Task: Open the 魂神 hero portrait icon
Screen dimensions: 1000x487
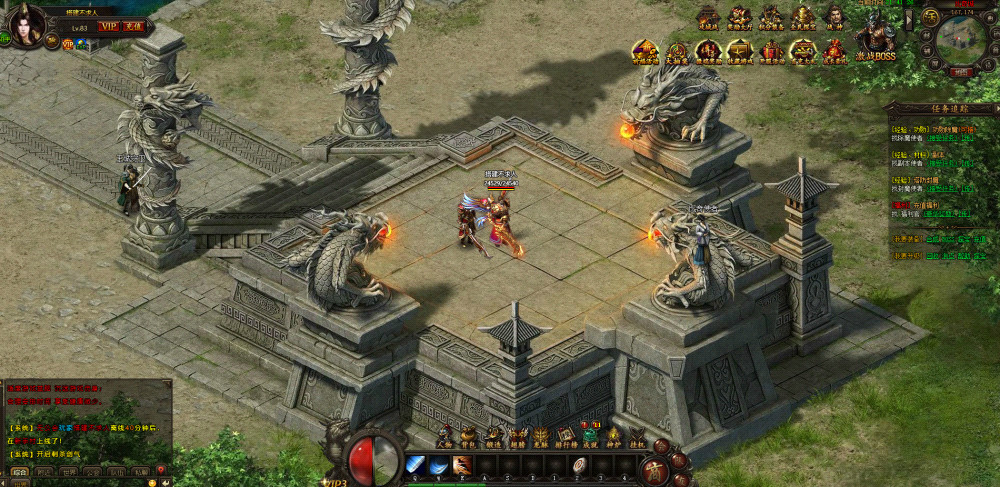Action: tap(835, 16)
